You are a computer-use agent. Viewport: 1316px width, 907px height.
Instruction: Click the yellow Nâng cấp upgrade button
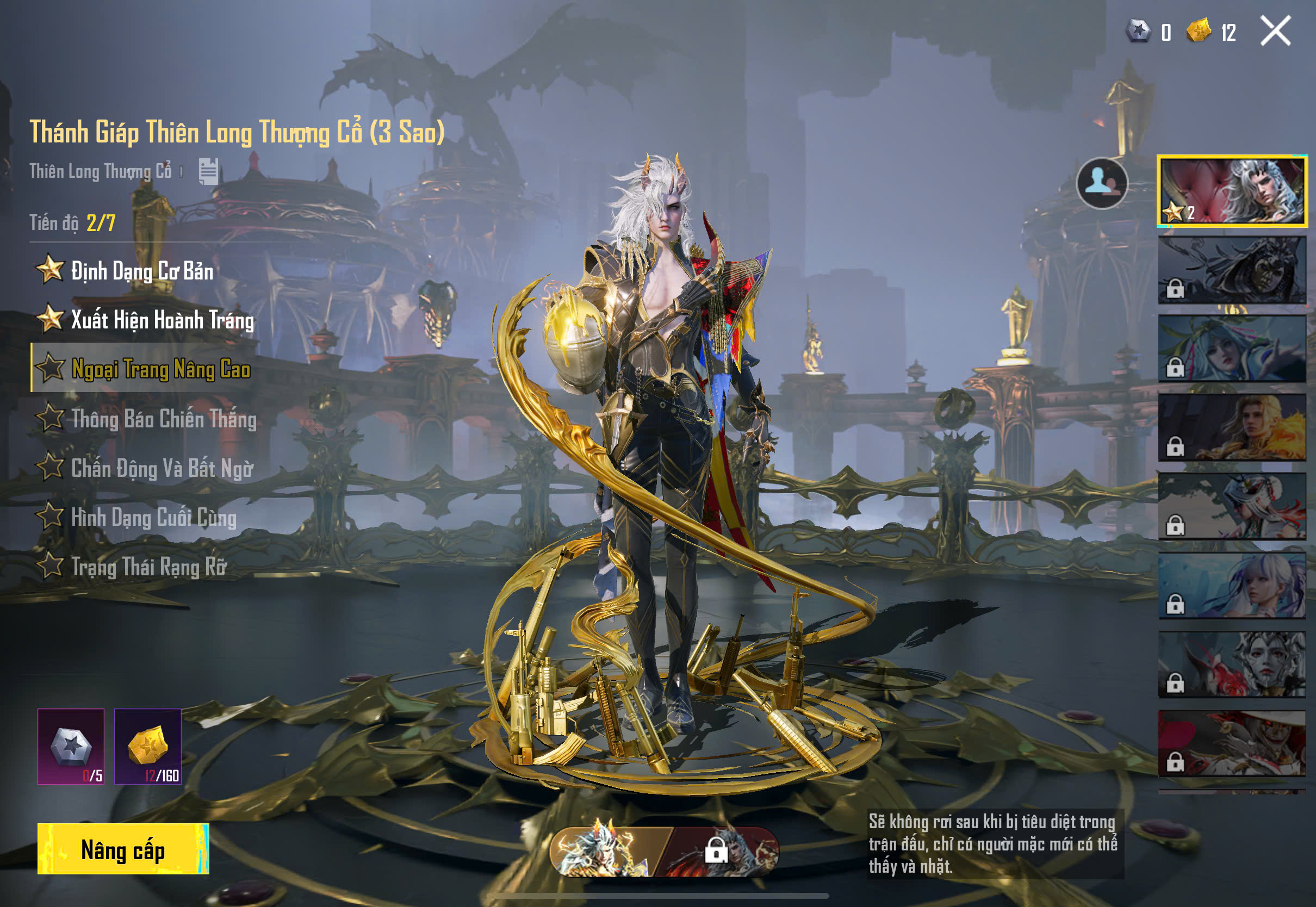click(123, 849)
